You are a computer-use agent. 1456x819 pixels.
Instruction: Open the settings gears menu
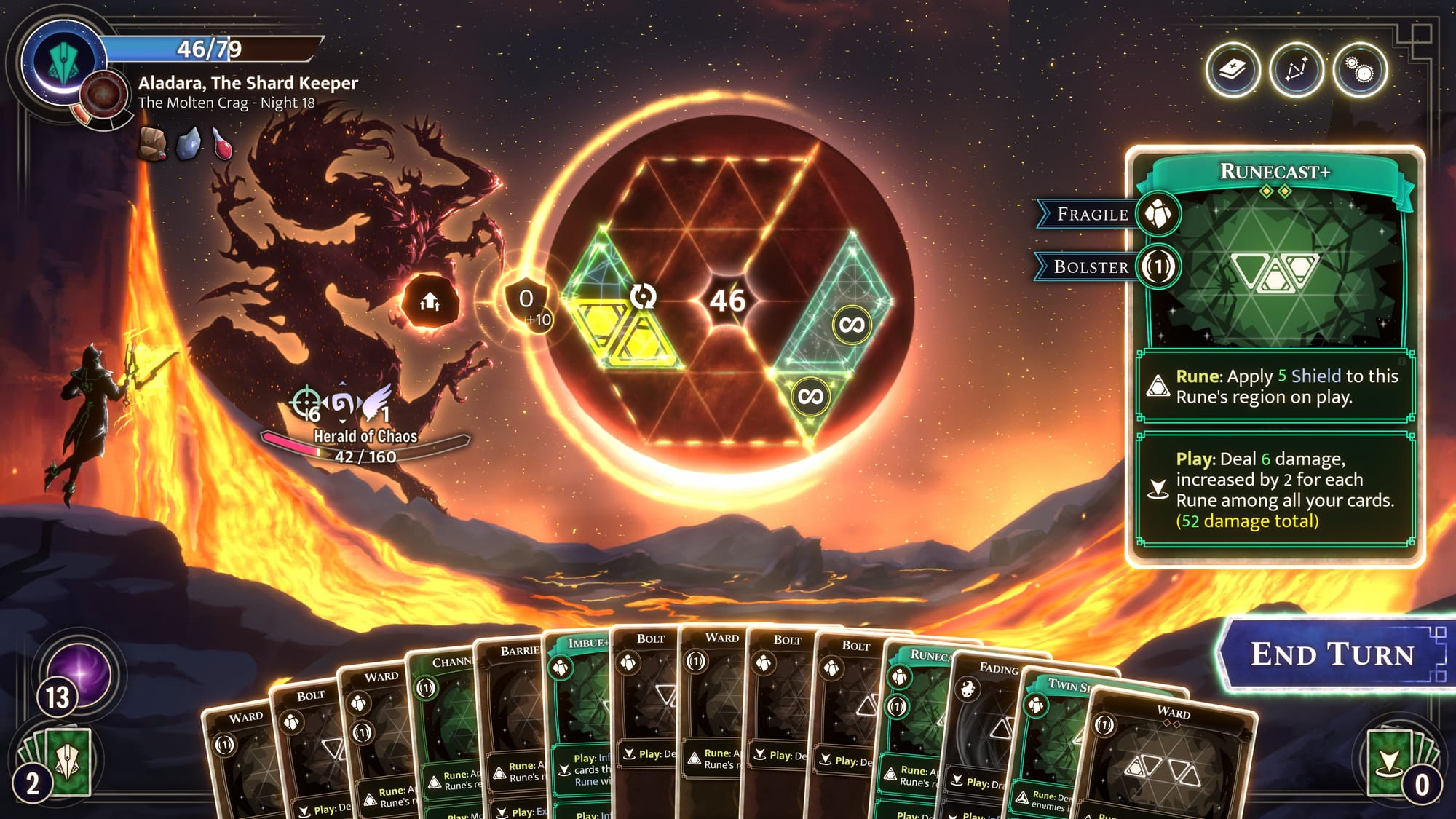1360,71
